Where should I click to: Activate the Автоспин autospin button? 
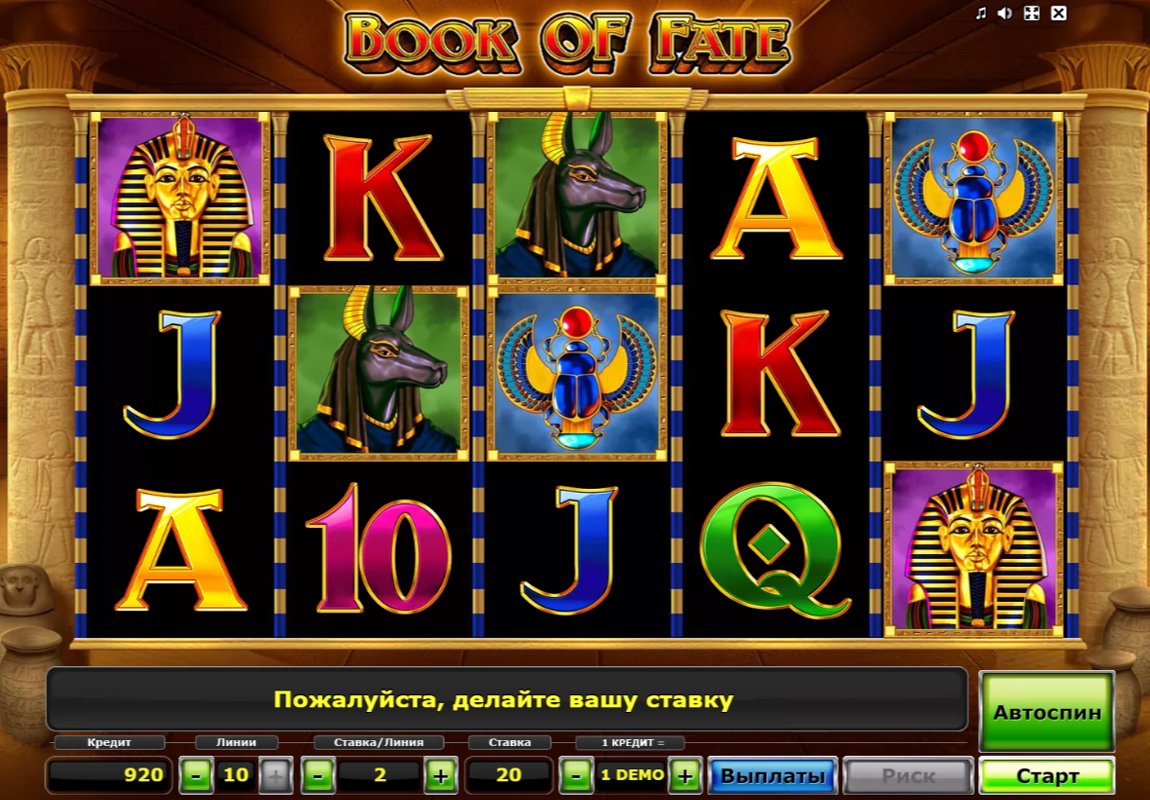pyautogui.click(x=1047, y=712)
